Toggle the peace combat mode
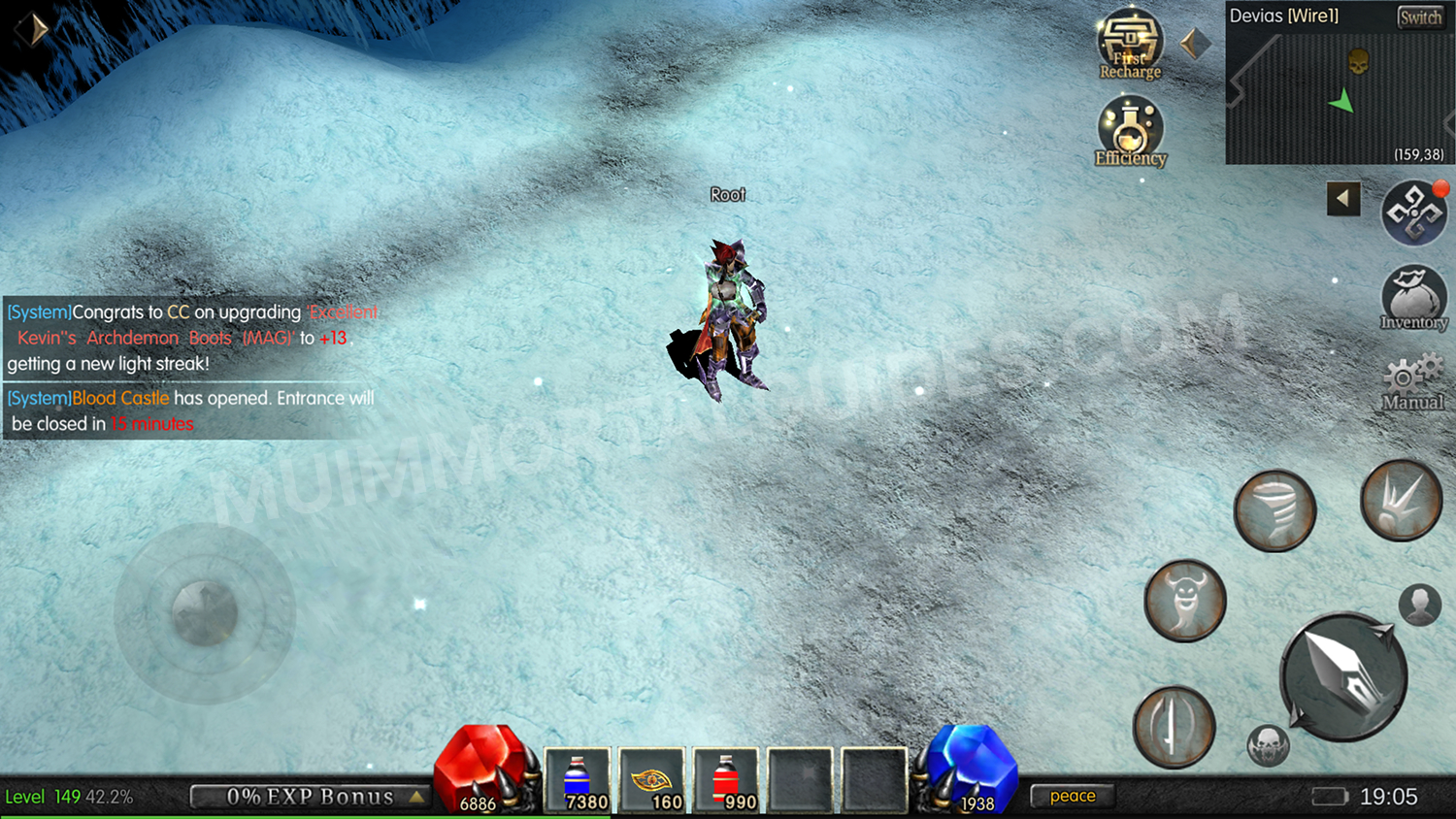Screen dimensions: 1456x819 [1072, 795]
